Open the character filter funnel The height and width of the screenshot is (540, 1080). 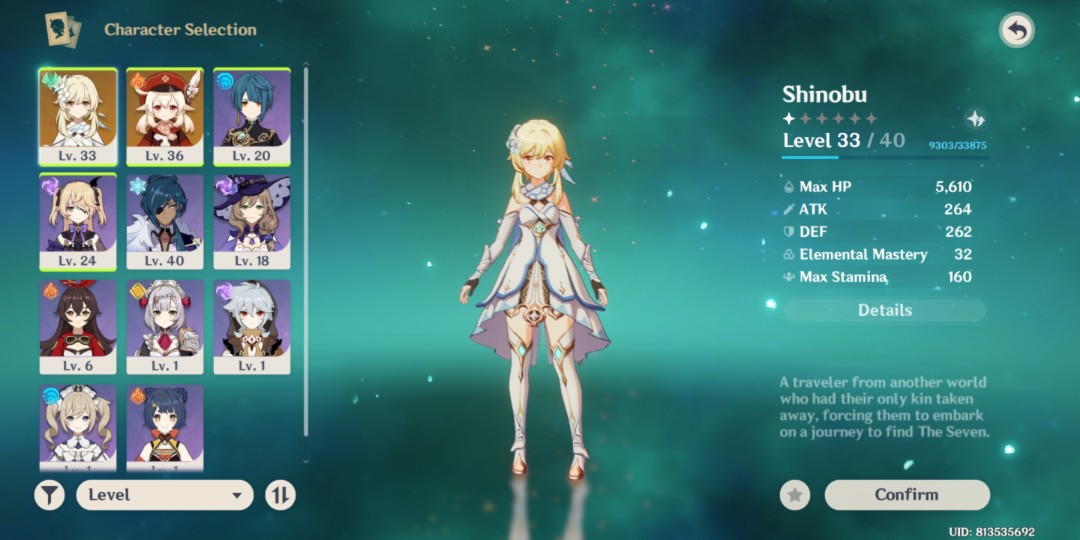pyautogui.click(x=49, y=494)
